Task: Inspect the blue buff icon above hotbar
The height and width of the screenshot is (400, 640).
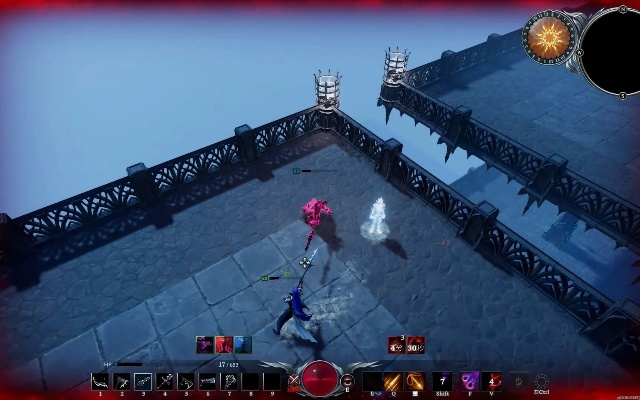Action: pos(243,345)
